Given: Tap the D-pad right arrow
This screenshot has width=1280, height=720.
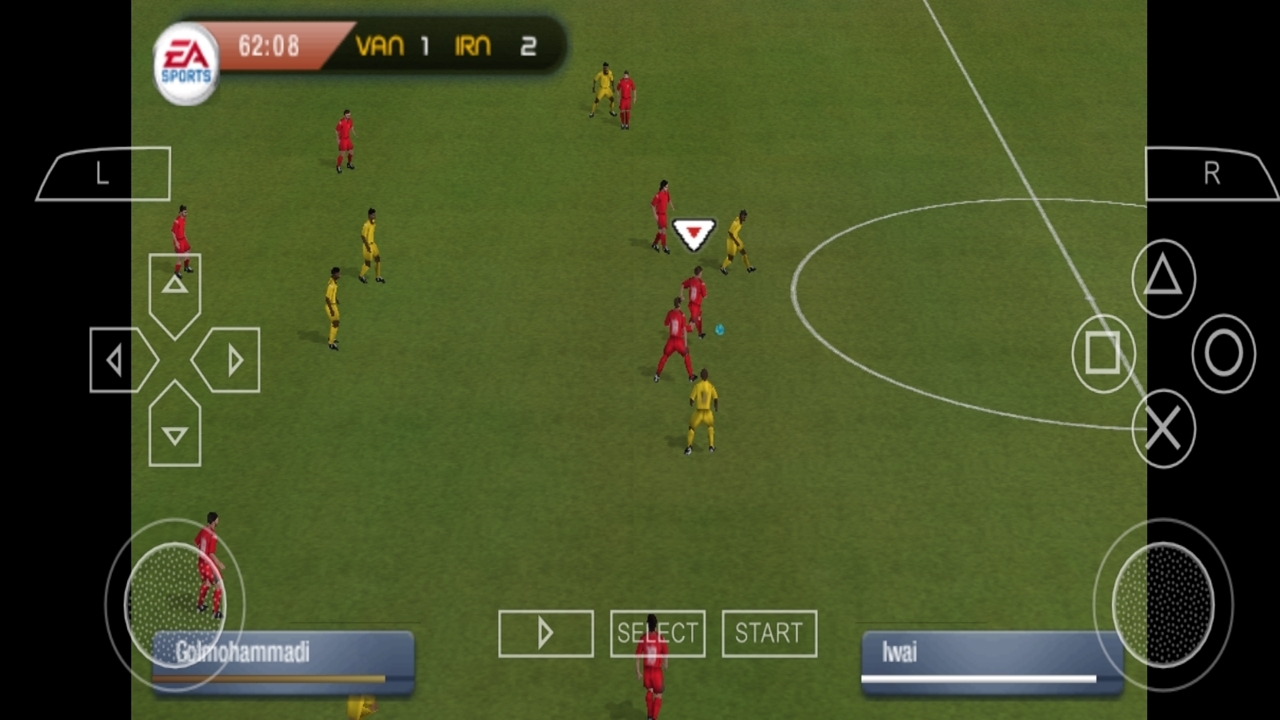Looking at the screenshot, I should [x=231, y=360].
